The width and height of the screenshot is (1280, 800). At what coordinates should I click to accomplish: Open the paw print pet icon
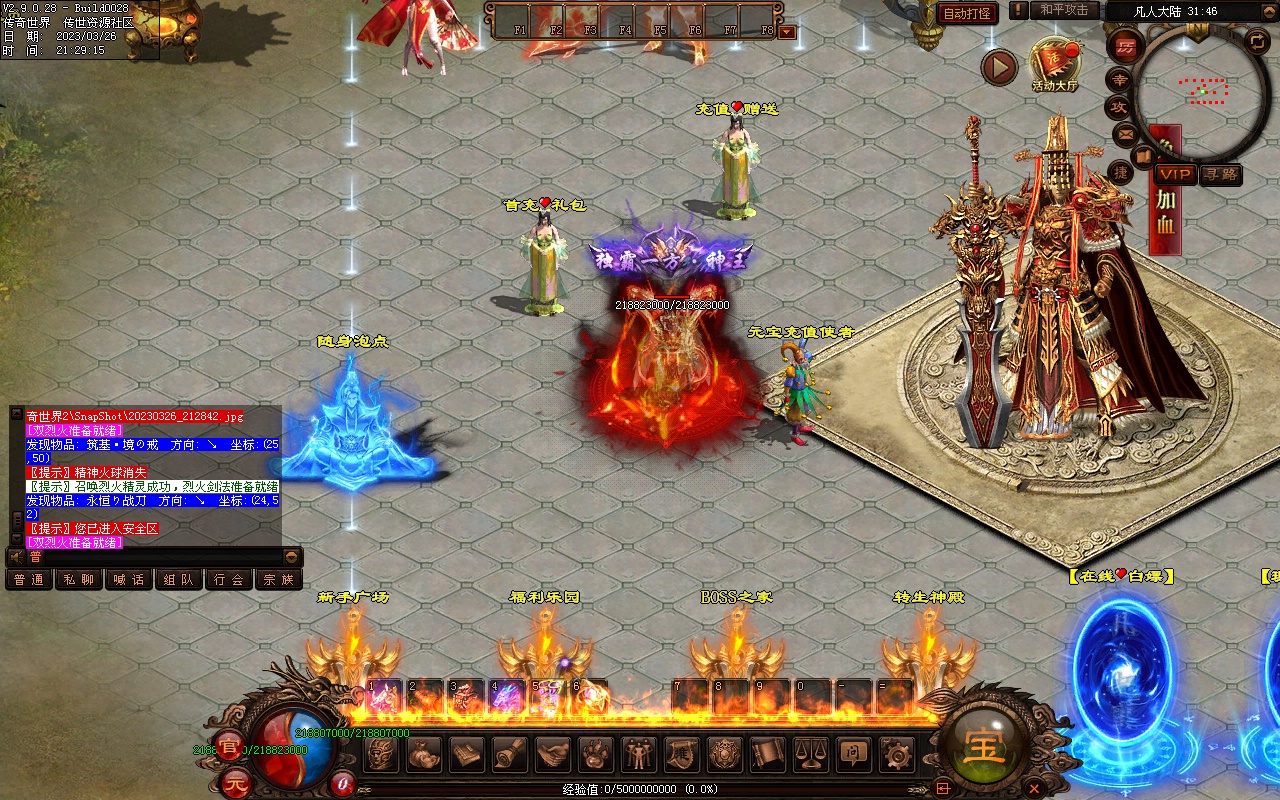click(x=596, y=753)
